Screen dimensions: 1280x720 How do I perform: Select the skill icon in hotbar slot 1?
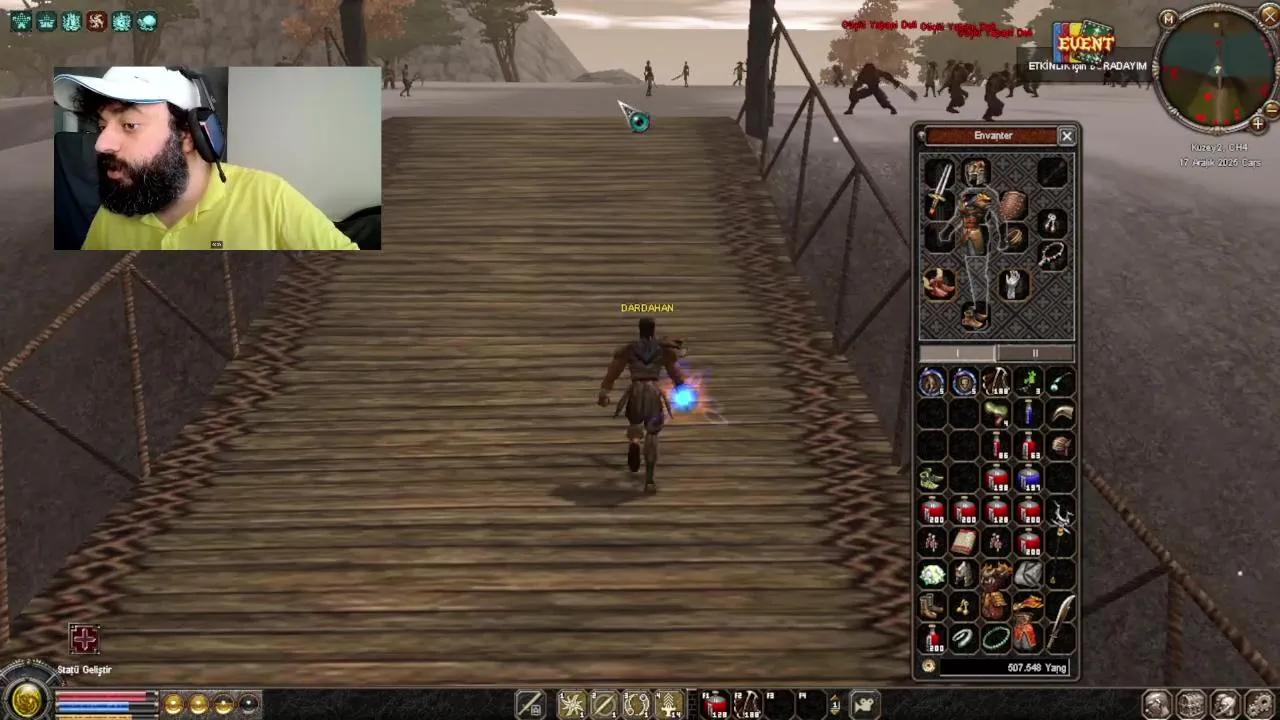[x=570, y=703]
